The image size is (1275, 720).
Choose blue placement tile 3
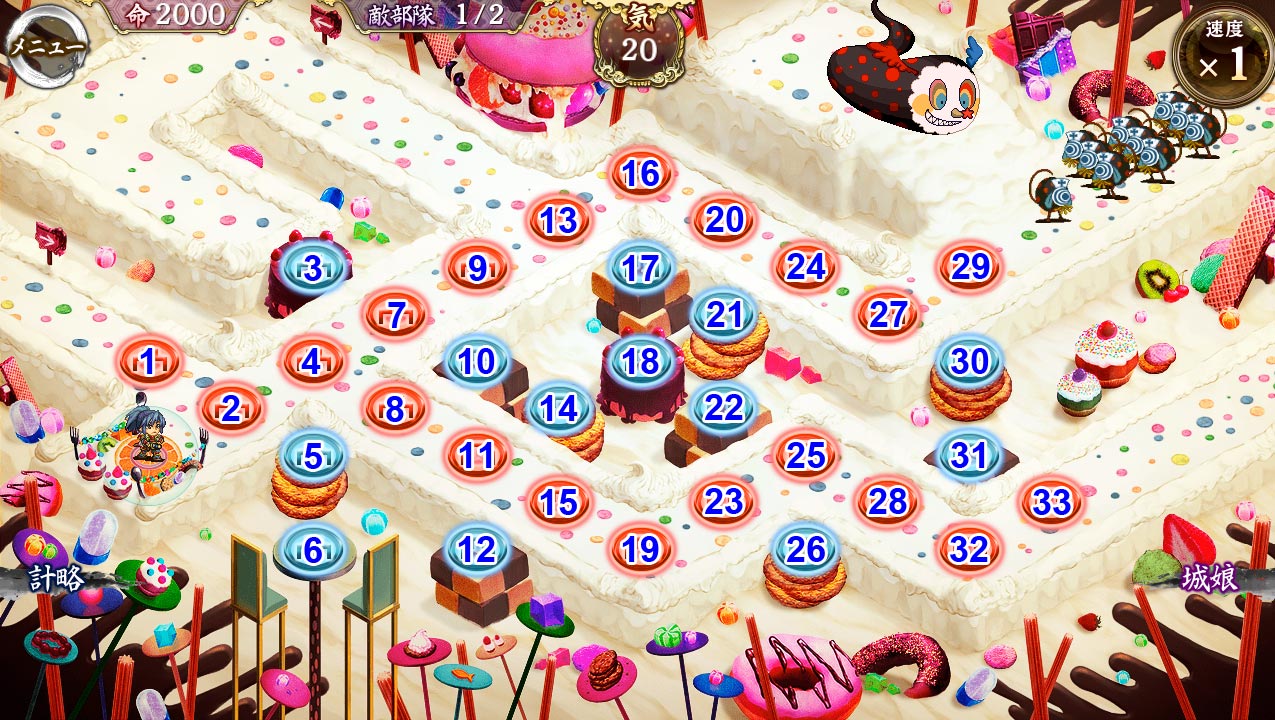click(x=314, y=268)
